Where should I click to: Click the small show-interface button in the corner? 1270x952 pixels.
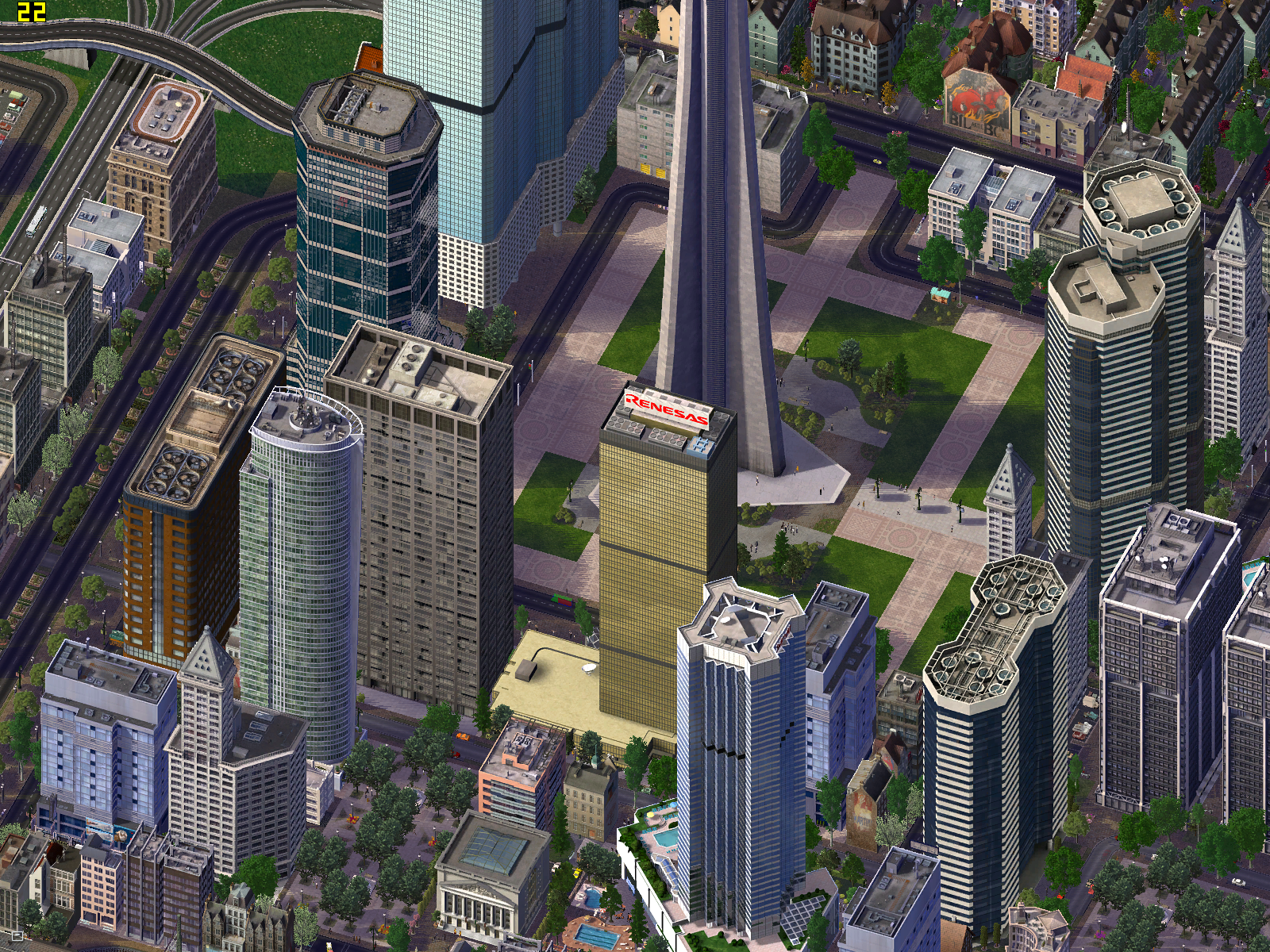coord(16,936)
